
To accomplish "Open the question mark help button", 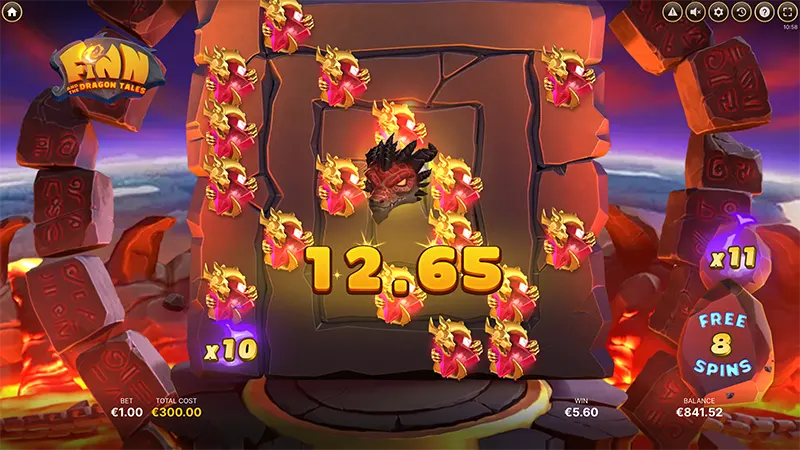I will coord(764,12).
